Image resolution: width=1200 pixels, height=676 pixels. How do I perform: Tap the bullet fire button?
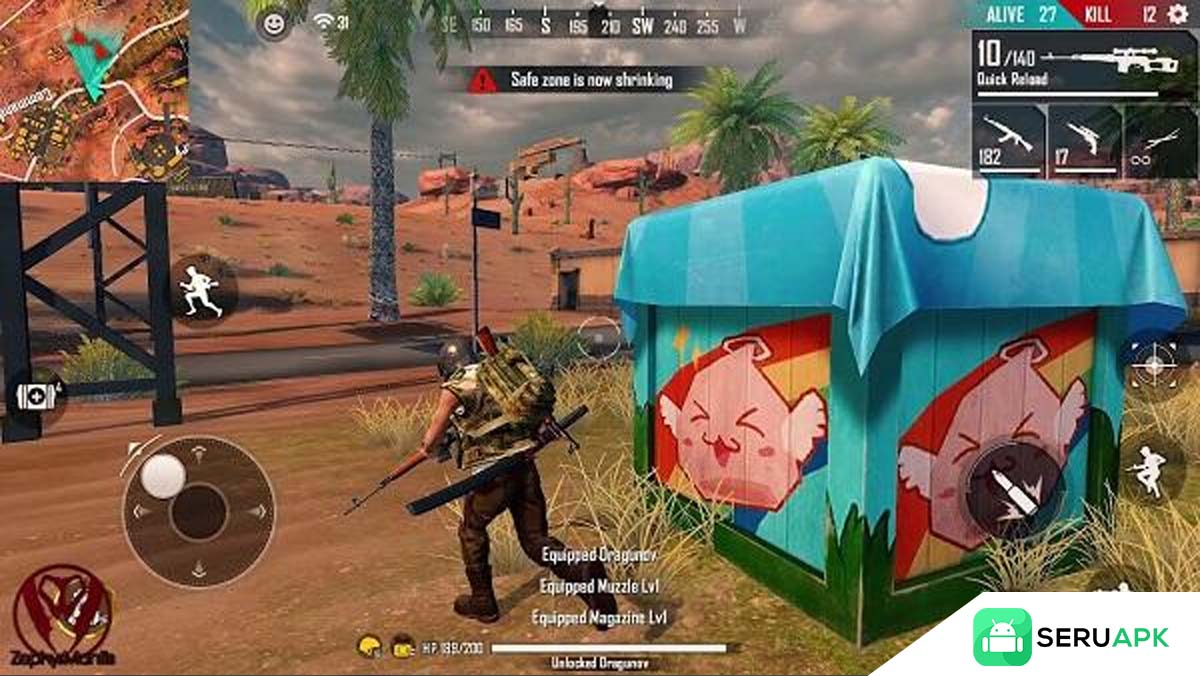pos(1013,490)
